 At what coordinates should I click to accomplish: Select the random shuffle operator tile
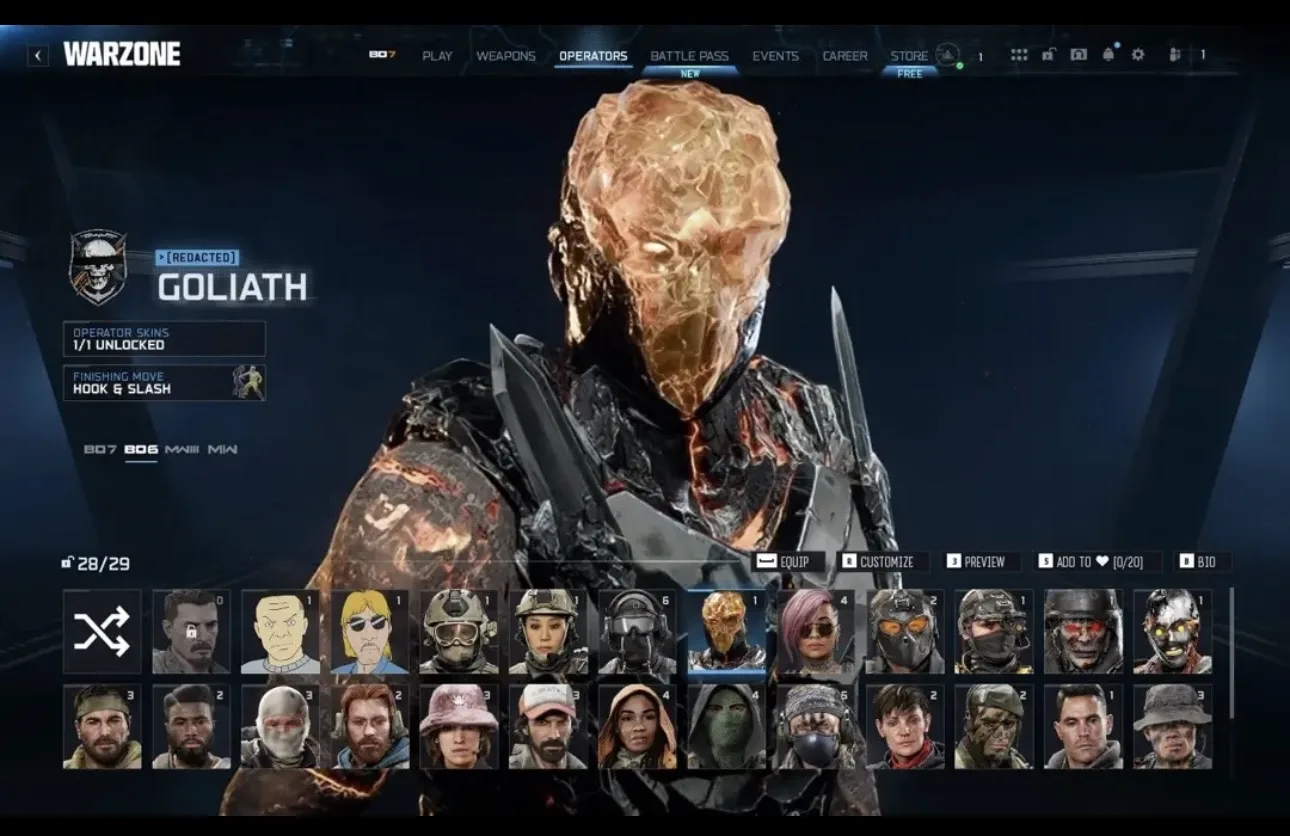coord(102,631)
